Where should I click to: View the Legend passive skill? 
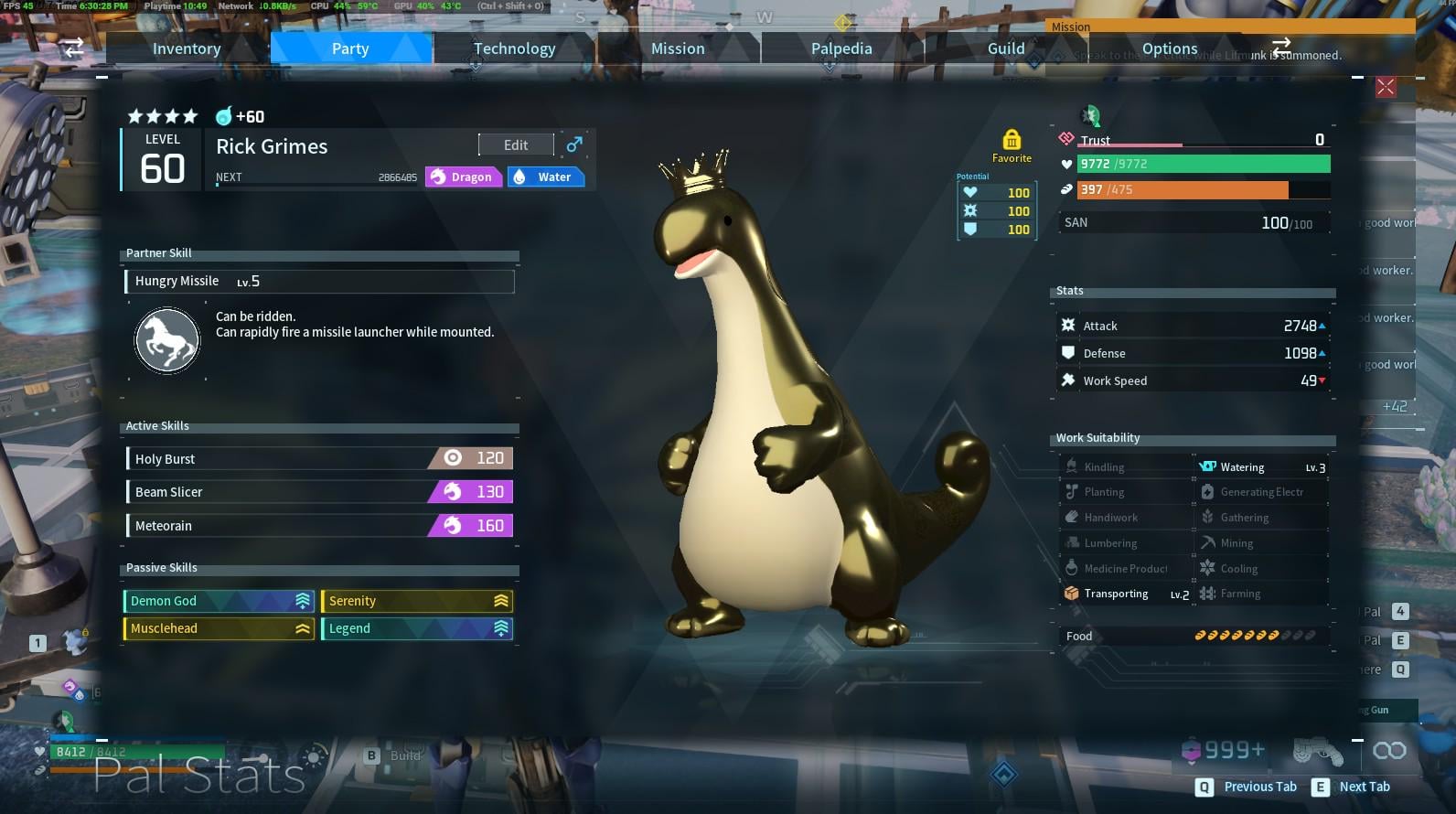click(x=417, y=628)
